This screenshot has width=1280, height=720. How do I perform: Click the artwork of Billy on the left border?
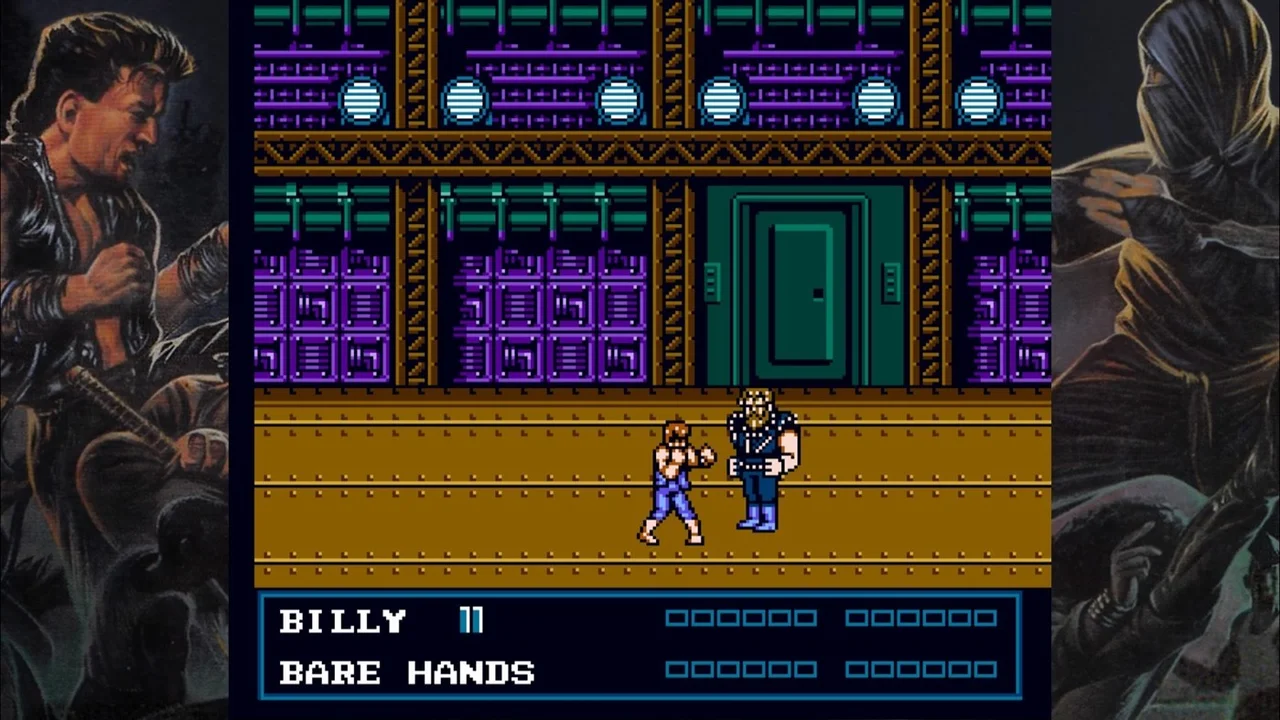[110, 150]
